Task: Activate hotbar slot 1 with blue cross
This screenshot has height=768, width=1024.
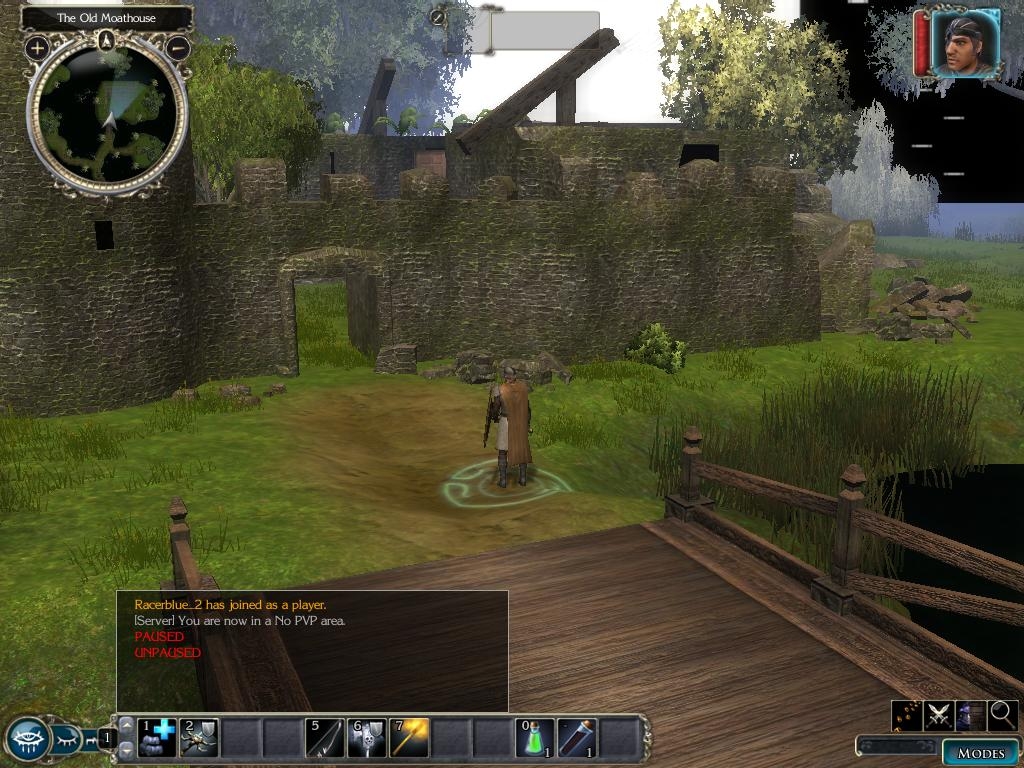Action: pyautogui.click(x=157, y=738)
